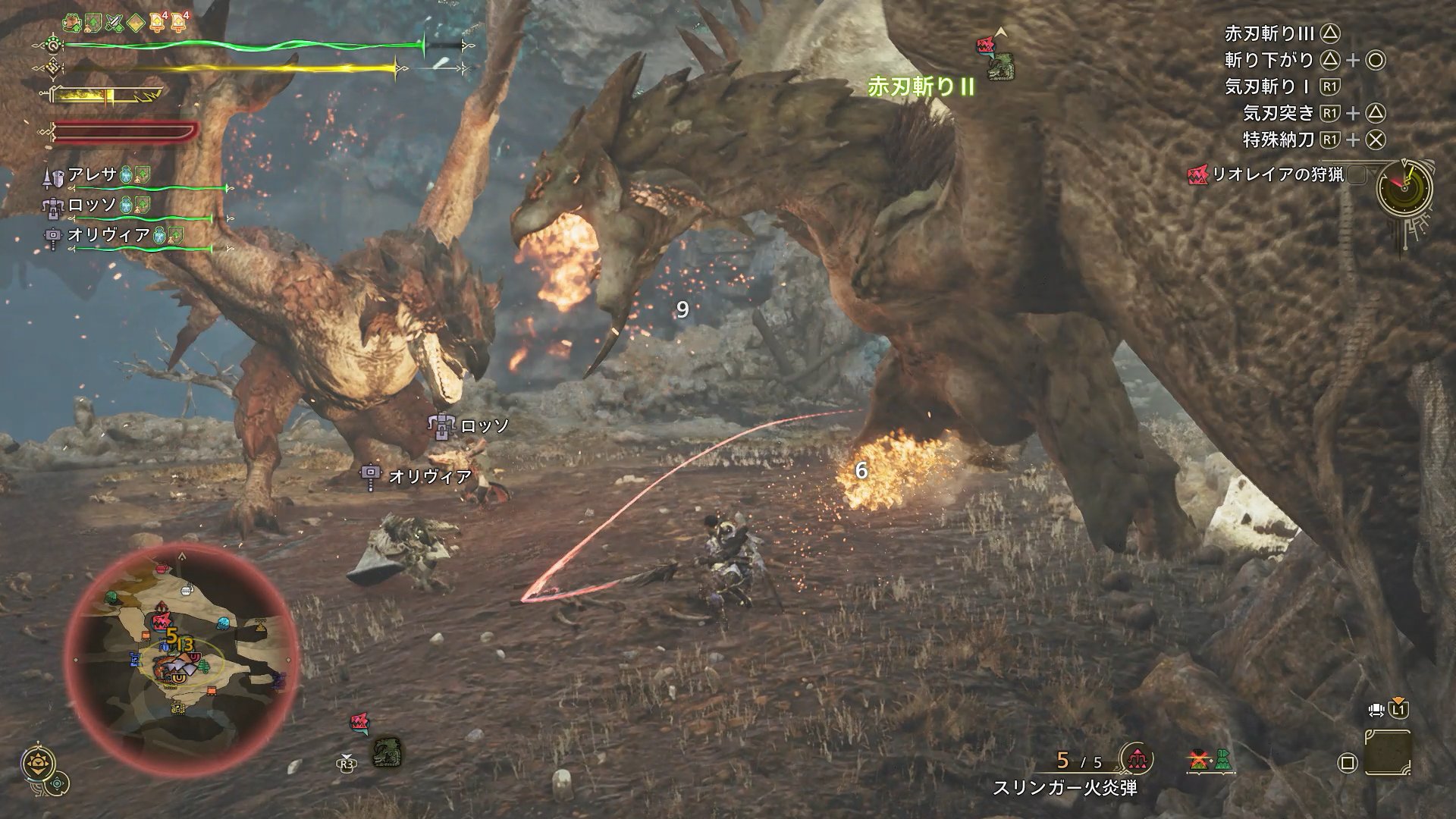Select party member ロッソ in the list
Viewport: 1456px width, 819px height.
pos(93,205)
